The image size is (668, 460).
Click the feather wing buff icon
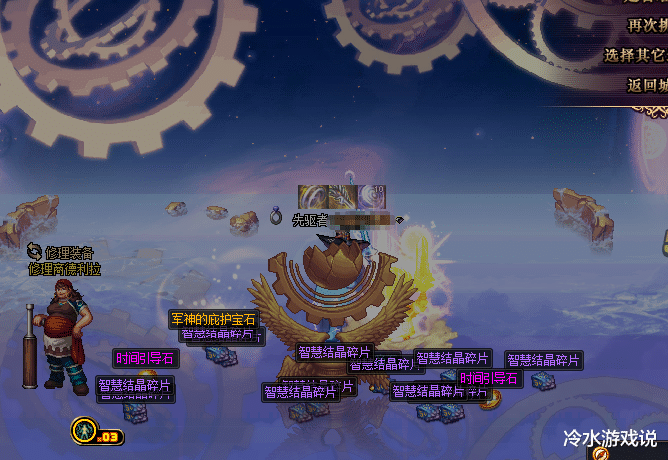click(341, 197)
